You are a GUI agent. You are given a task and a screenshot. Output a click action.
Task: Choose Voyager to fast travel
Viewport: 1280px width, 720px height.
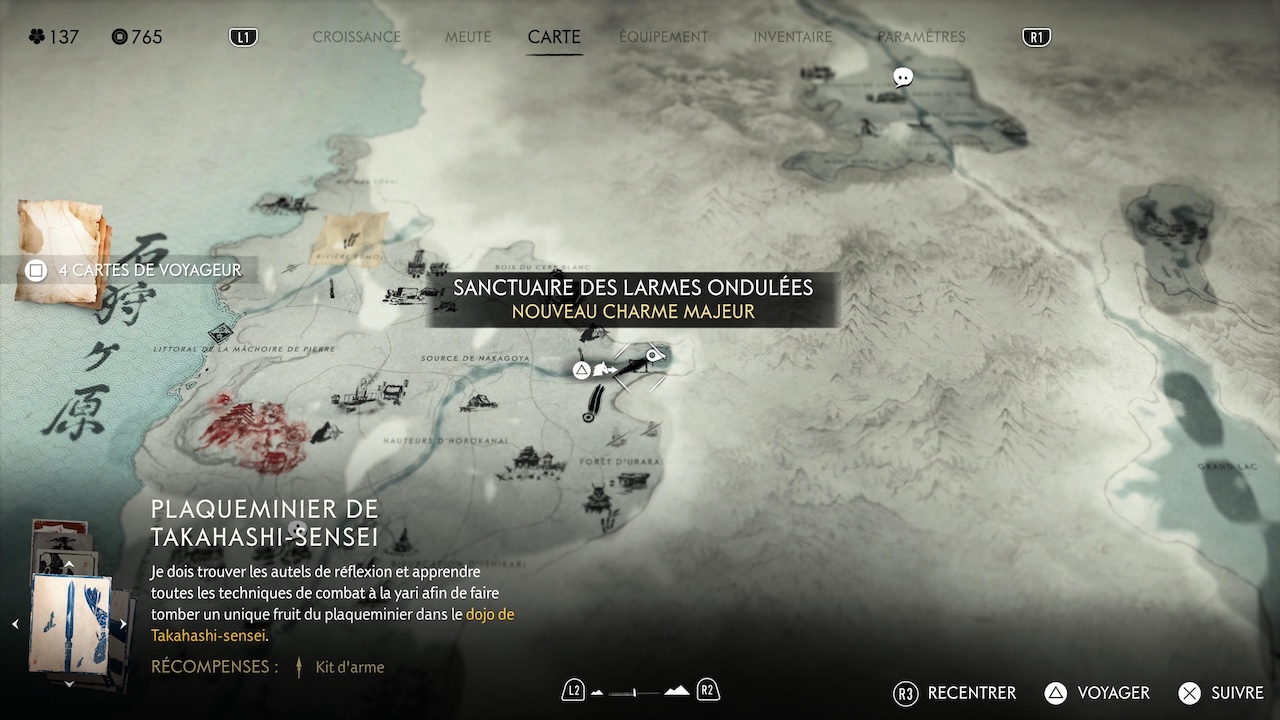(1097, 693)
